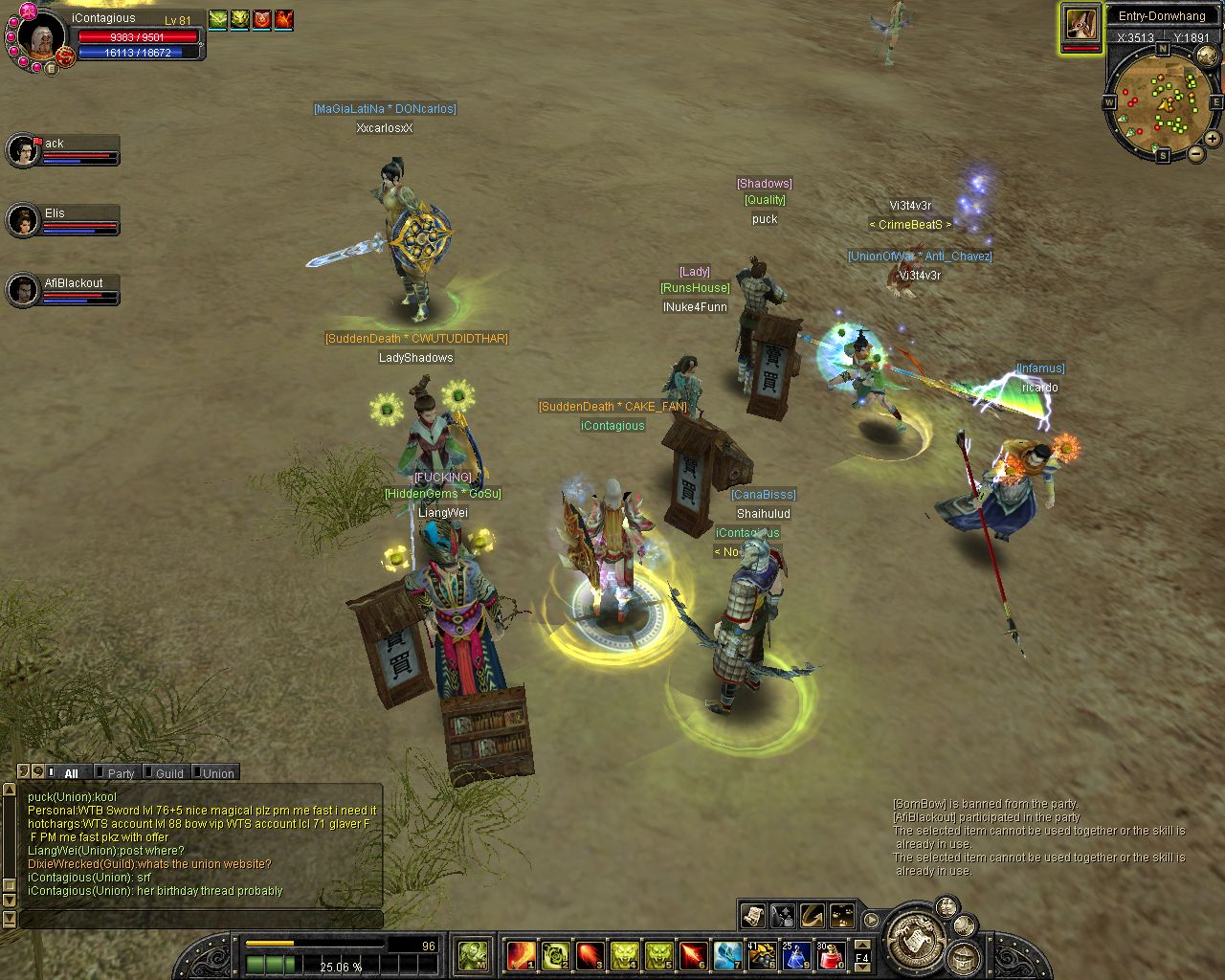This screenshot has height=980, width=1225.
Task: Select party member Elis
Action: [62, 220]
